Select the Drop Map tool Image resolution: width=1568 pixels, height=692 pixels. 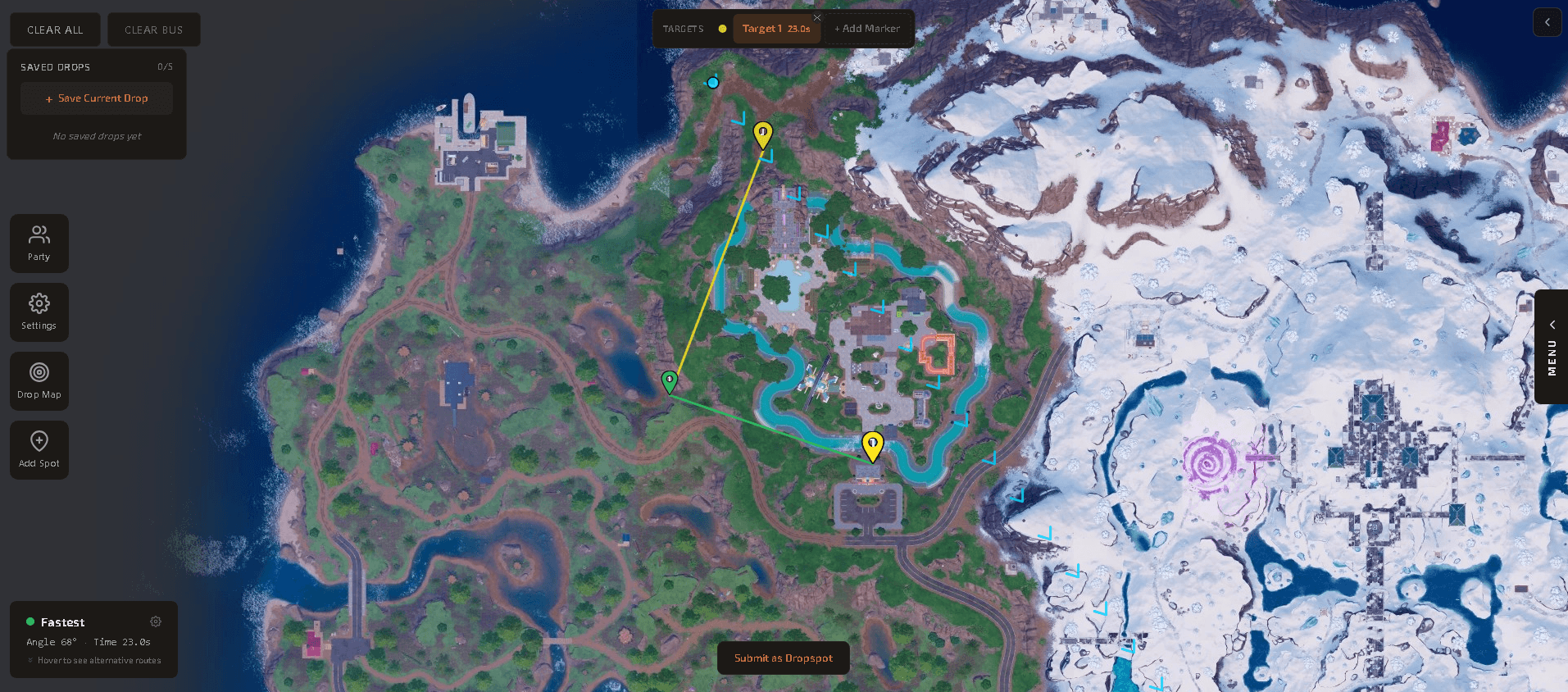[39, 380]
